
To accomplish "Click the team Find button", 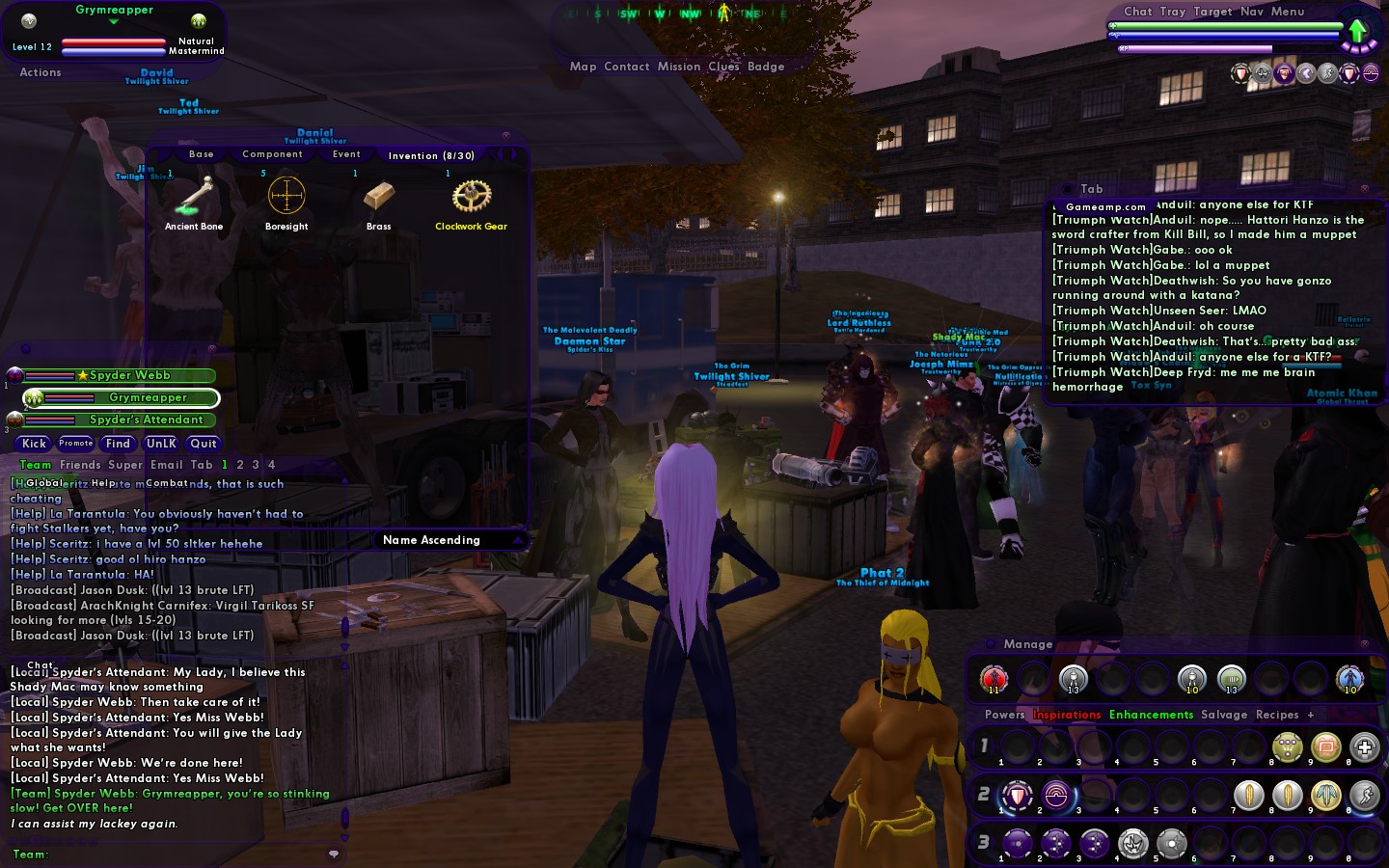I will (118, 444).
